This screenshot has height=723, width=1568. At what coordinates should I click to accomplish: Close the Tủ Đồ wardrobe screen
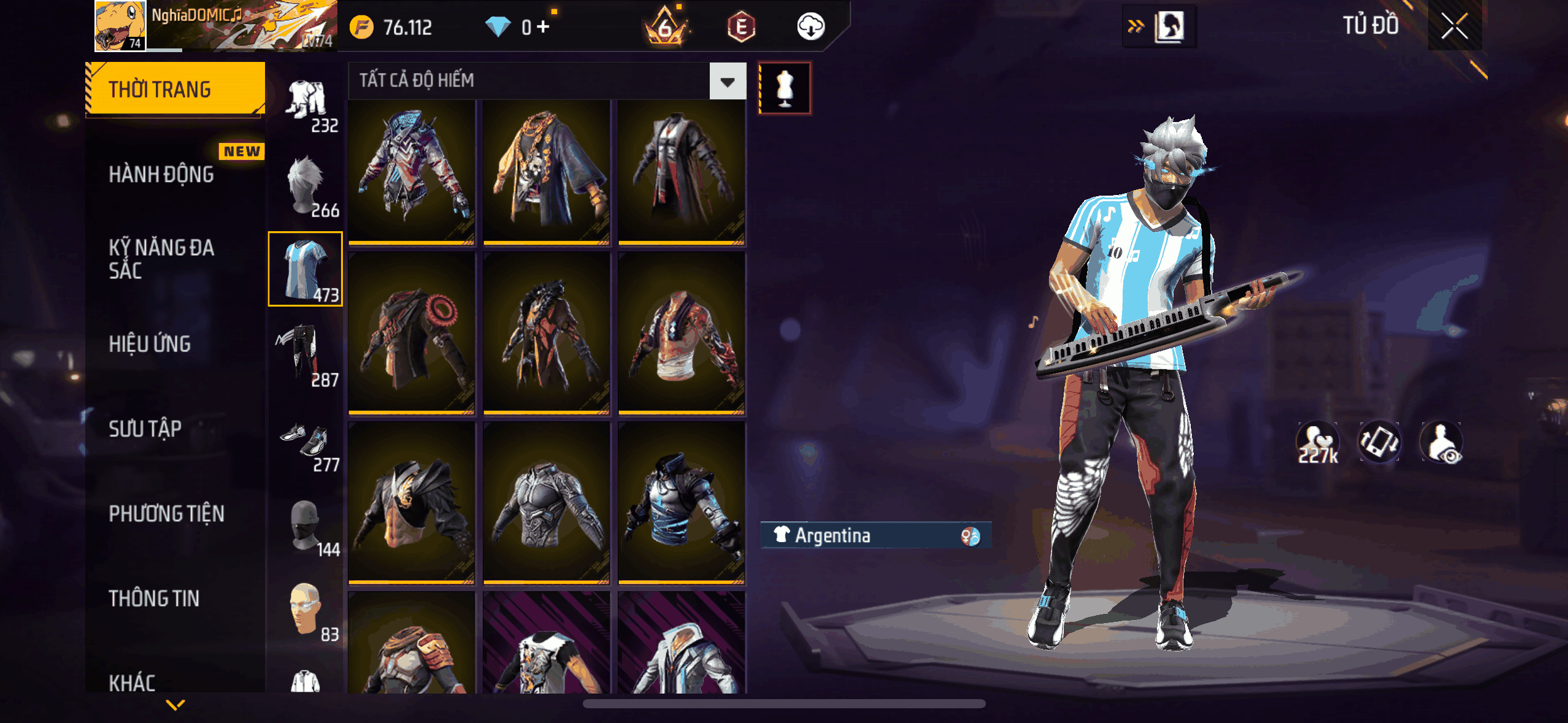point(1454,26)
